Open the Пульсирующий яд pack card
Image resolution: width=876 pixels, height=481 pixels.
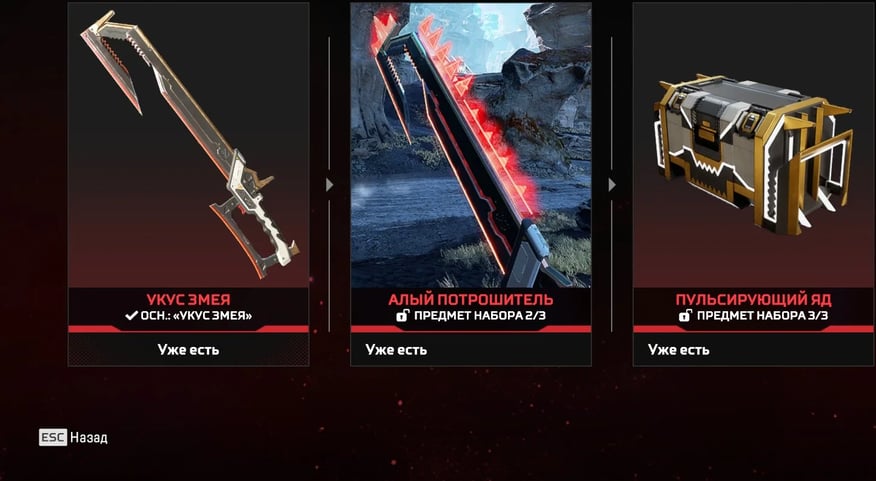tap(753, 160)
